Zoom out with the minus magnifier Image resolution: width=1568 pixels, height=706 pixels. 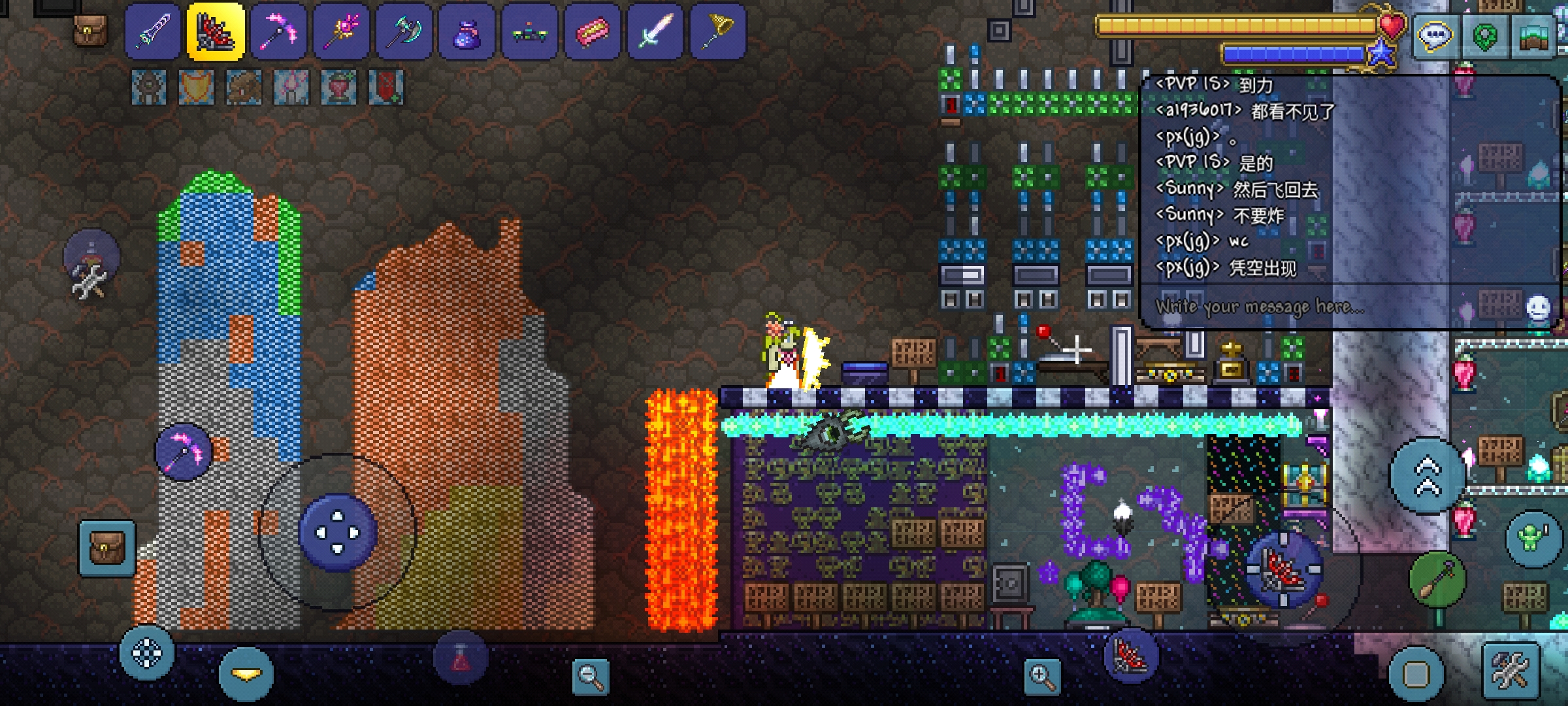coord(590,677)
